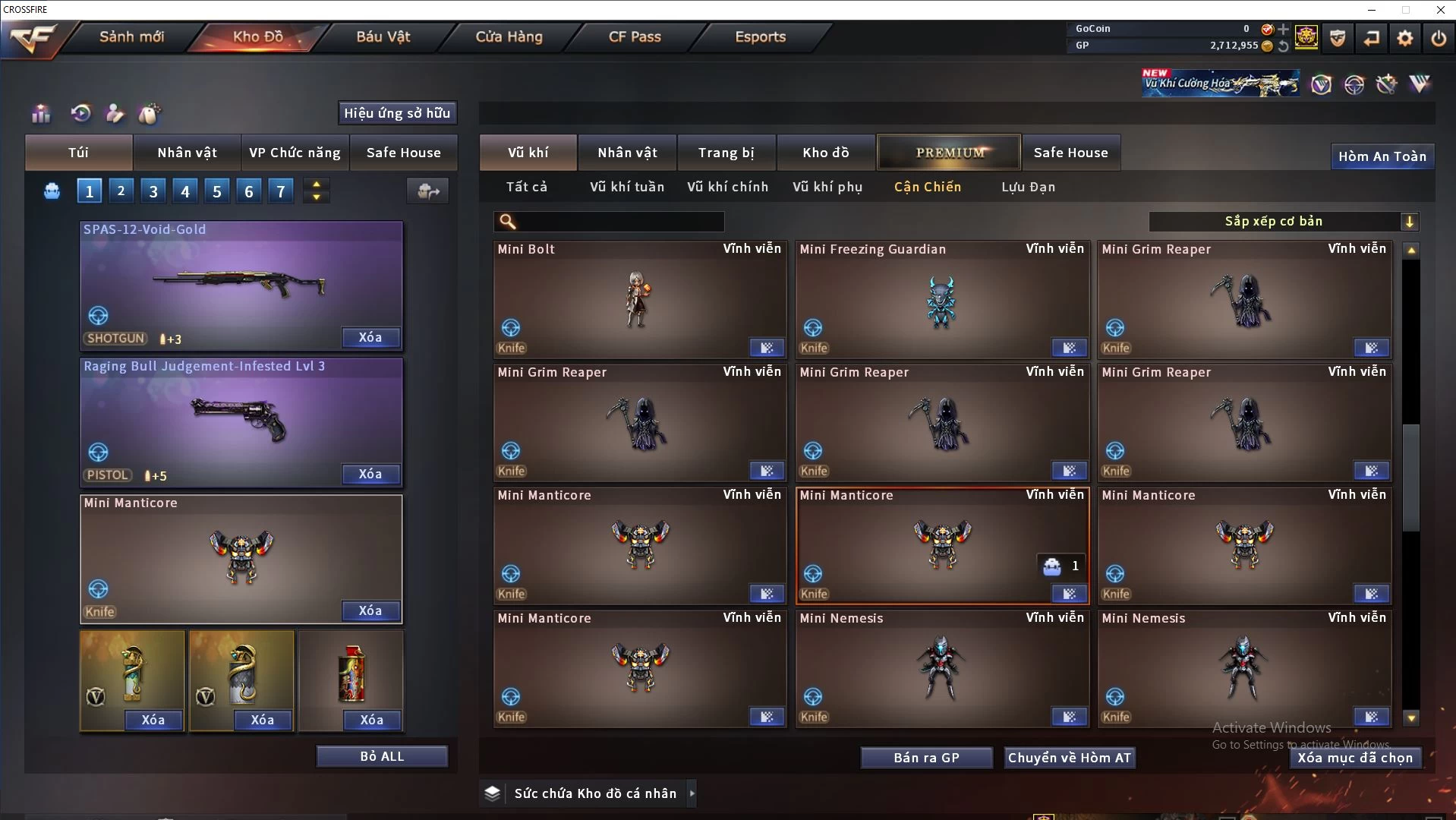Close the CrossFire window
This screenshot has height=820, width=1456.
pyautogui.click(x=1440, y=10)
